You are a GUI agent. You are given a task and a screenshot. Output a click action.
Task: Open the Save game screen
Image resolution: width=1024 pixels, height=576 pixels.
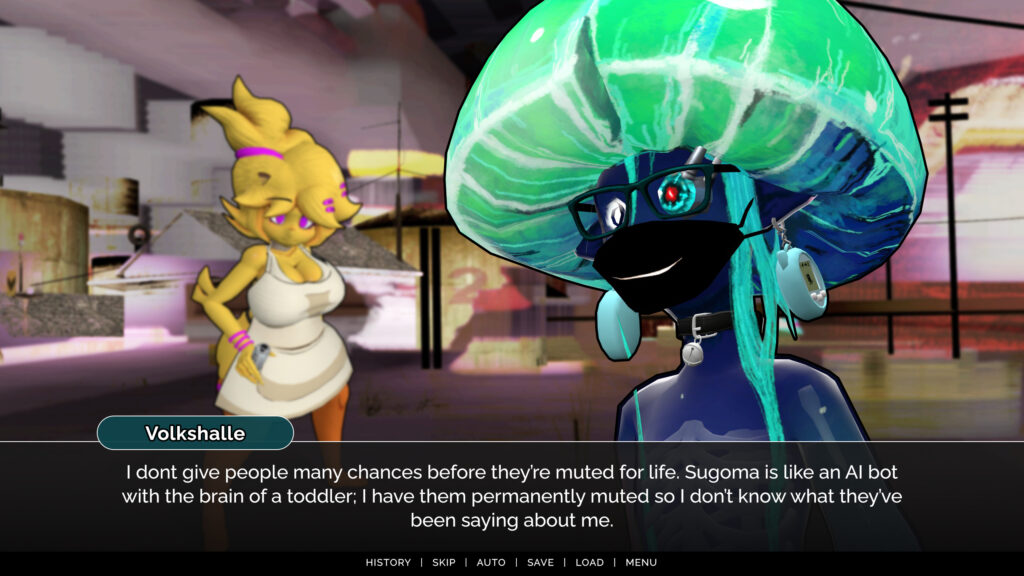point(540,562)
